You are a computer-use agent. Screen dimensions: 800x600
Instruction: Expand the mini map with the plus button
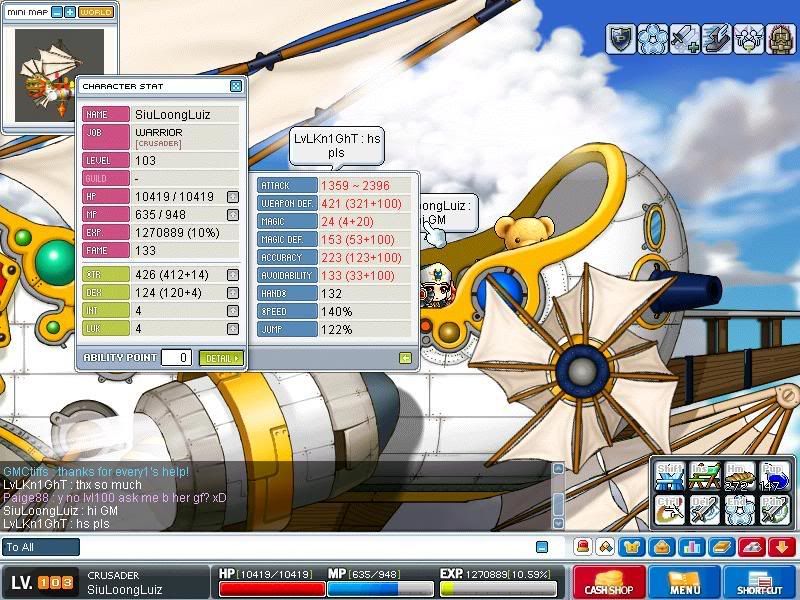click(69, 12)
